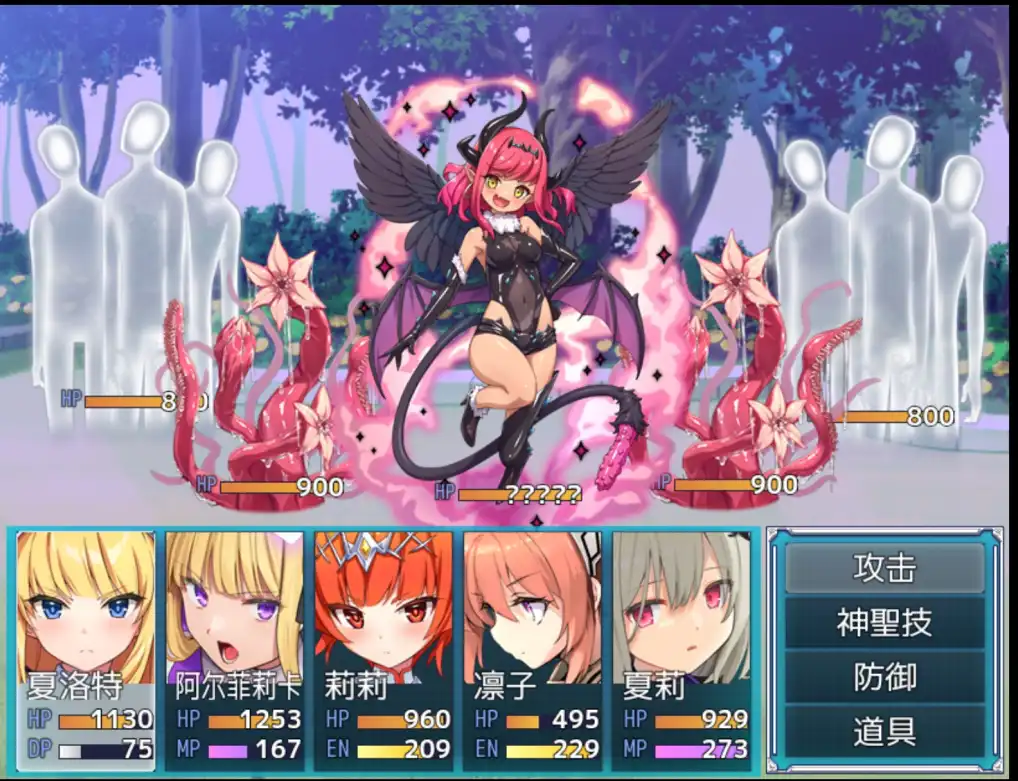Open the 神聖技 skill menu

click(885, 623)
